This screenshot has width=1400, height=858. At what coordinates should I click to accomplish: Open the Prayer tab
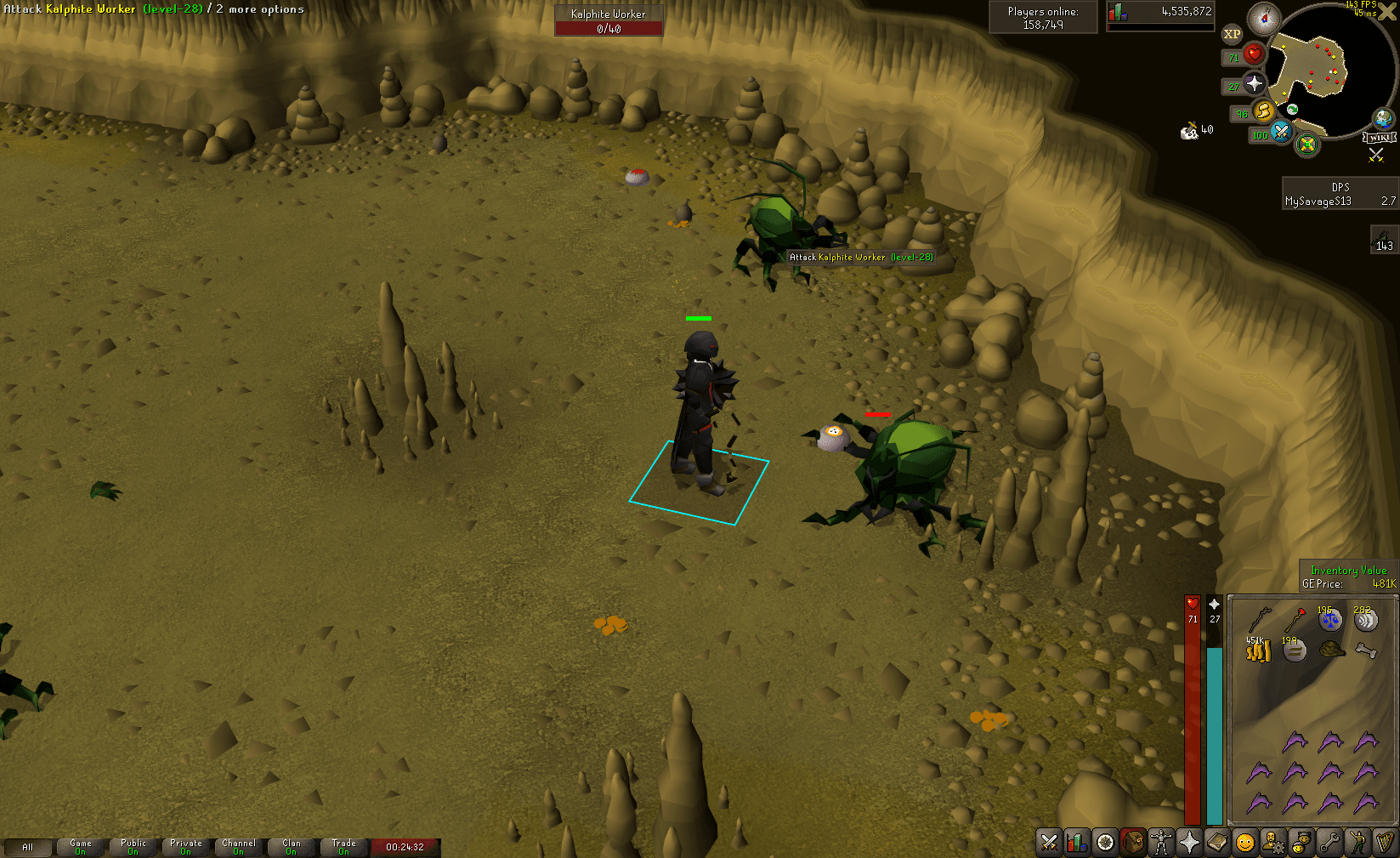click(1188, 843)
